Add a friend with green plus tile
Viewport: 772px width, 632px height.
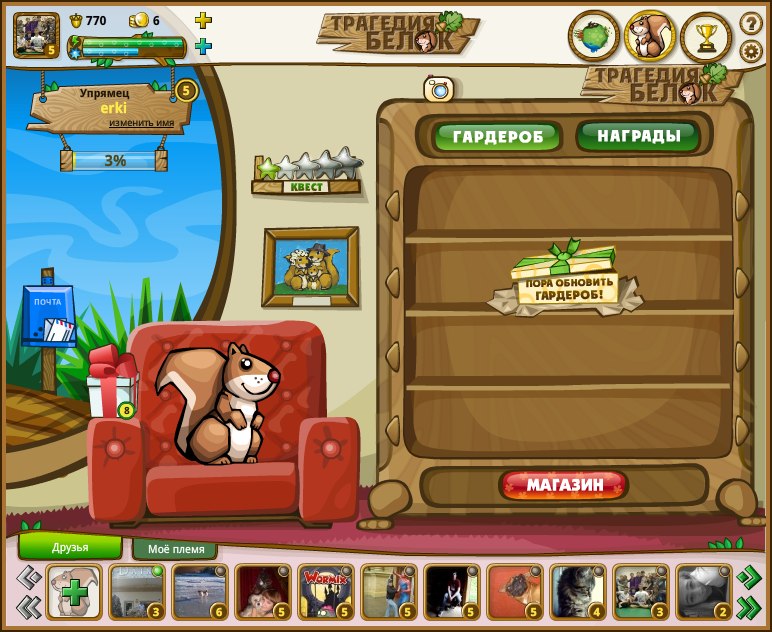click(x=74, y=592)
